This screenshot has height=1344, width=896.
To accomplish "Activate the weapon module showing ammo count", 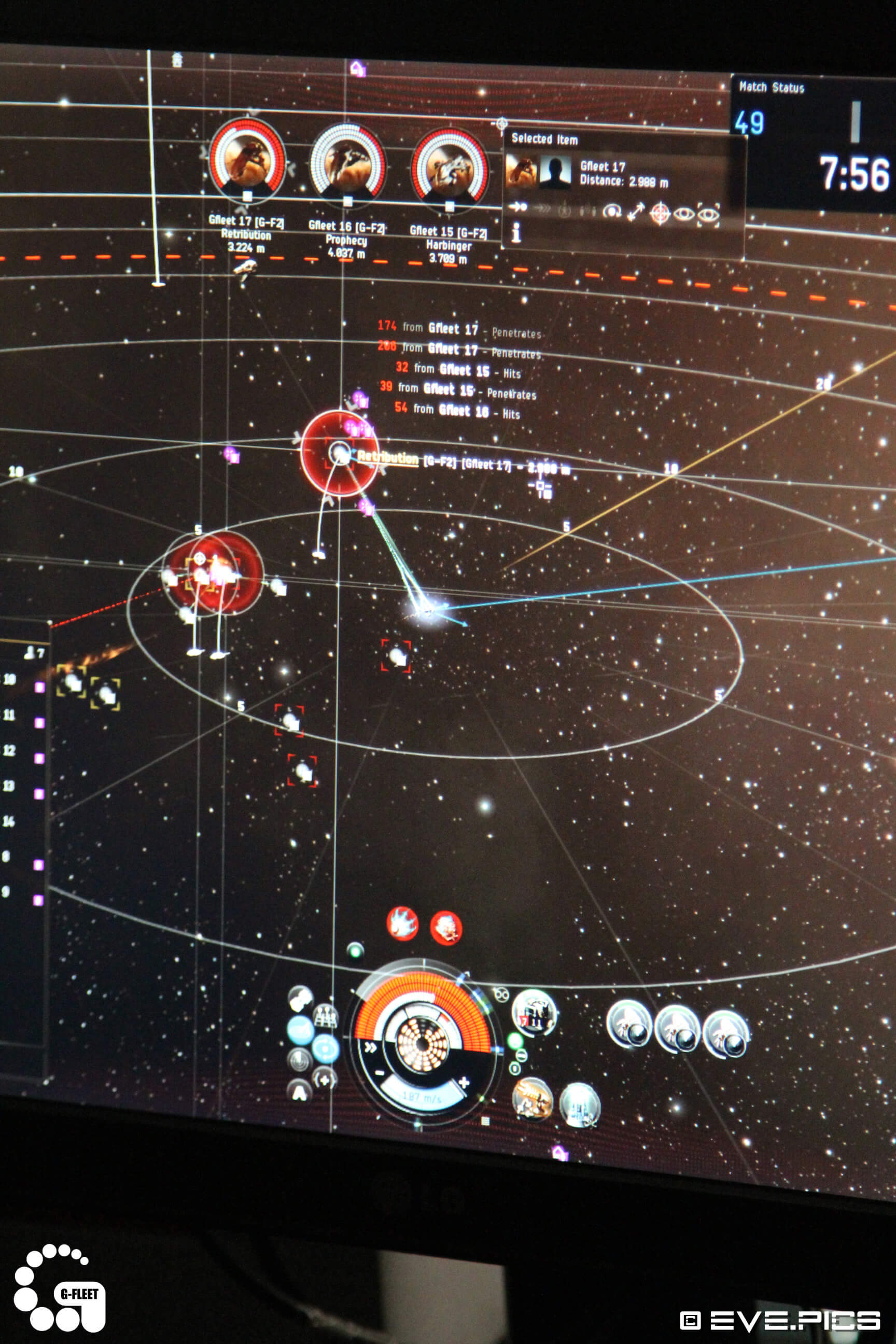I will (x=534, y=1013).
